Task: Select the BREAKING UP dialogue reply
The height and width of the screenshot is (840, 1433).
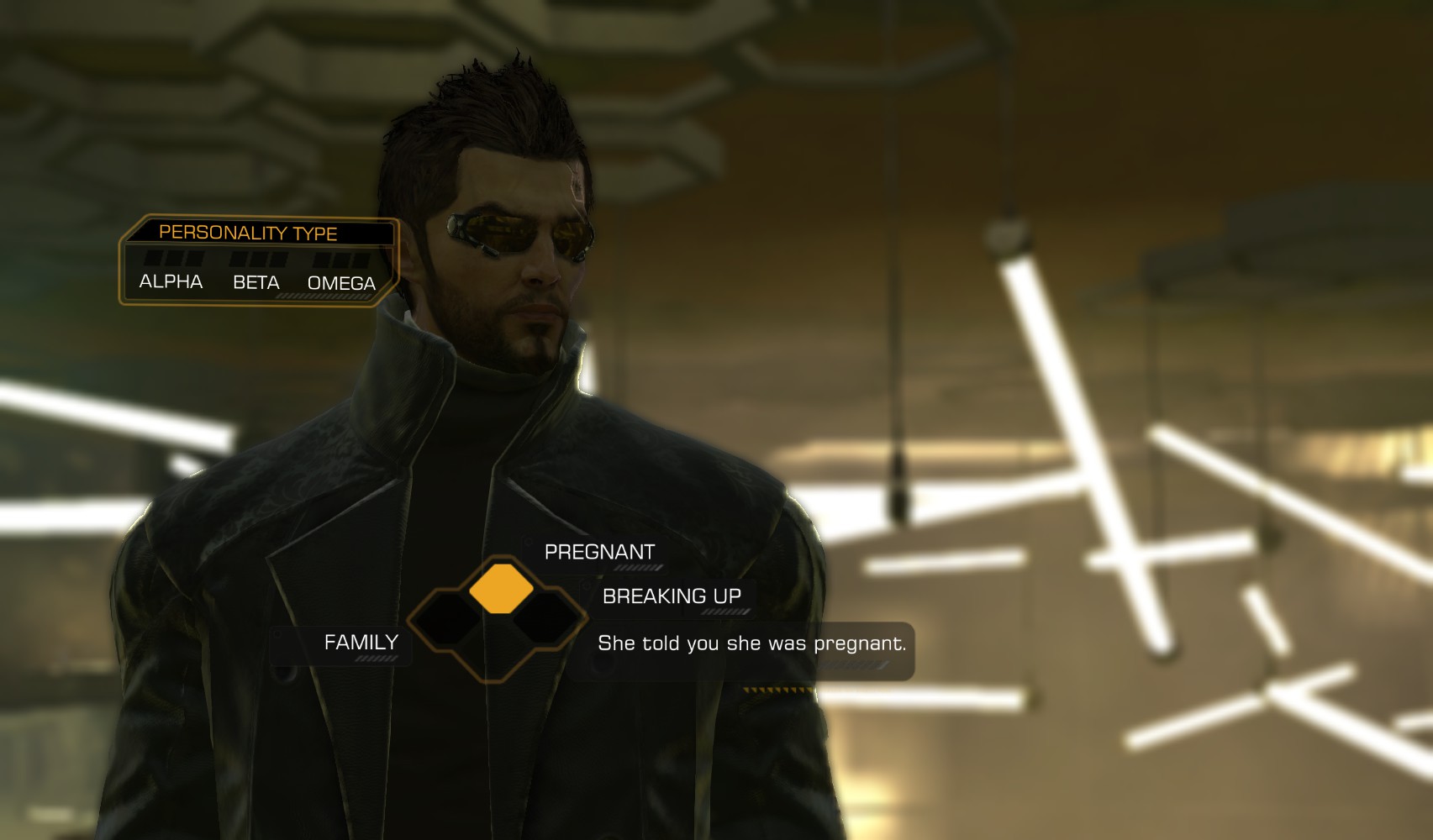Action: [x=672, y=596]
